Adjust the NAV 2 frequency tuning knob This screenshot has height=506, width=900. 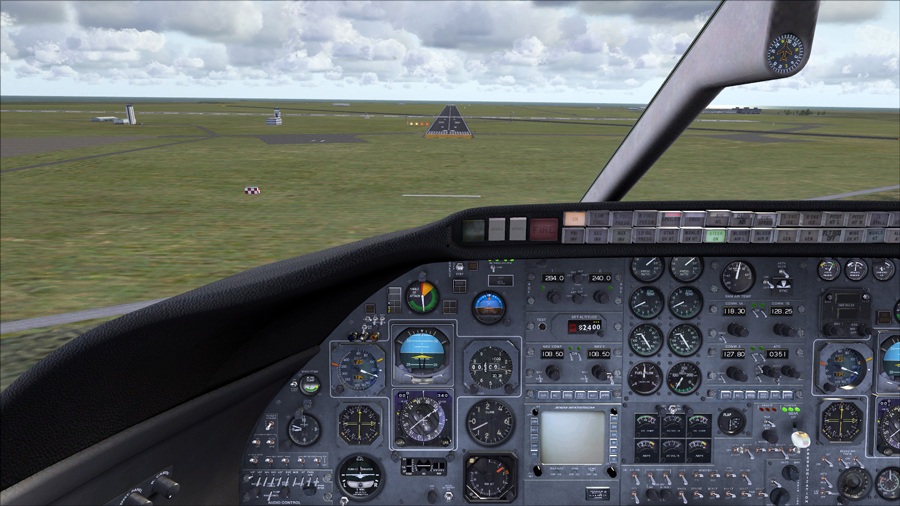pos(600,372)
